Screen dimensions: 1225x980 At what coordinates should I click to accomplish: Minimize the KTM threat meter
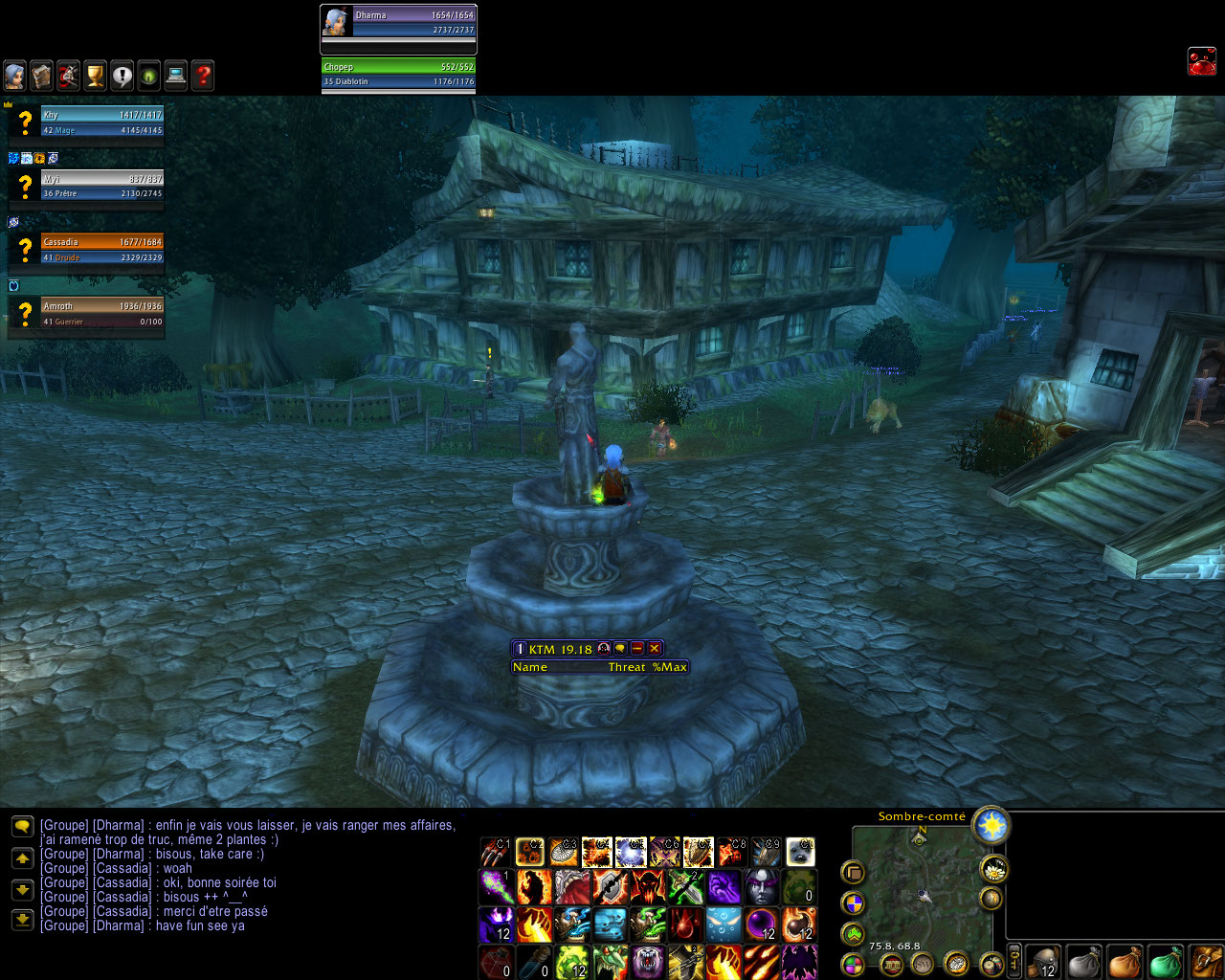click(x=637, y=649)
